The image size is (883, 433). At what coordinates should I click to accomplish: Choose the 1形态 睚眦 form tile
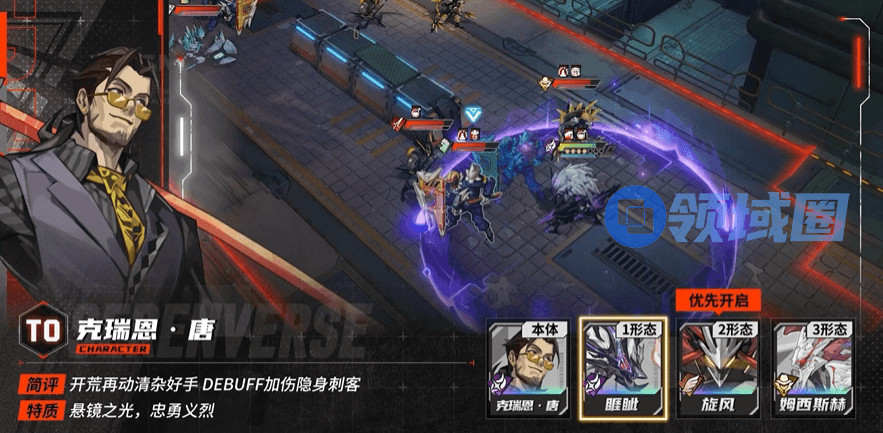pyautogui.click(x=622, y=365)
